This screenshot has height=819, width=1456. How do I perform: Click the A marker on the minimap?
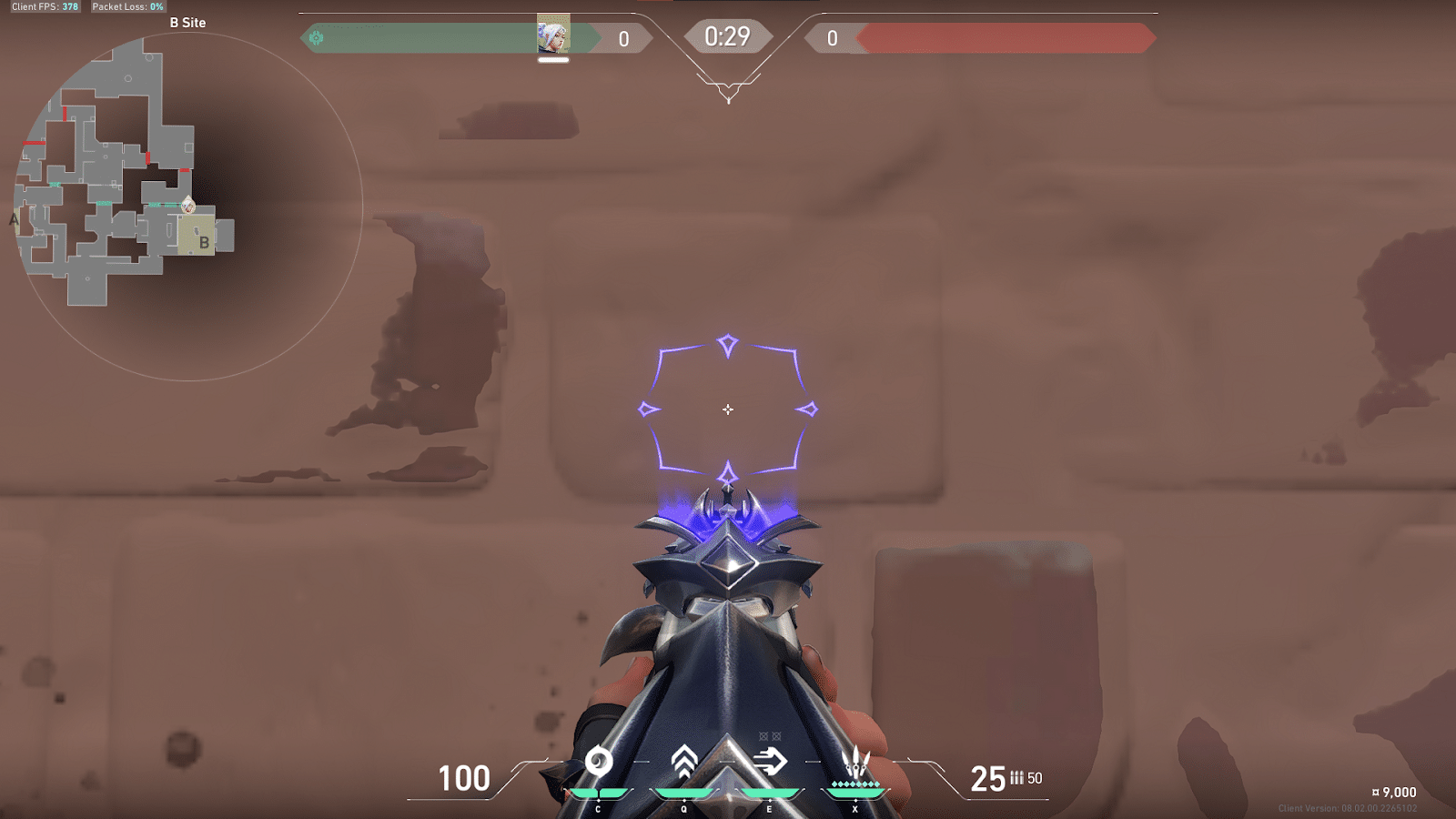(x=12, y=219)
